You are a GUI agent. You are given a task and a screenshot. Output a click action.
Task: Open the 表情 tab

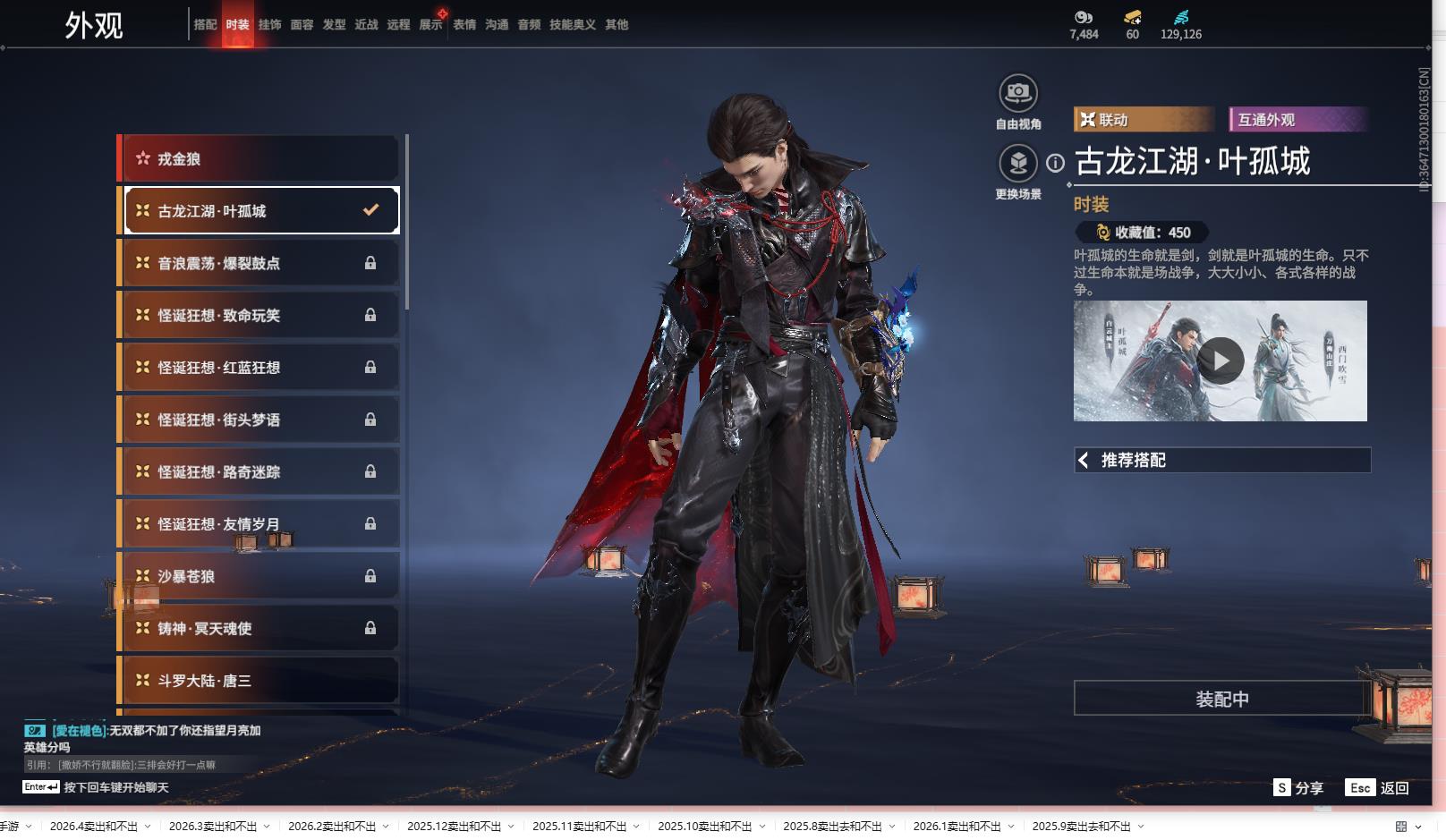(x=464, y=25)
